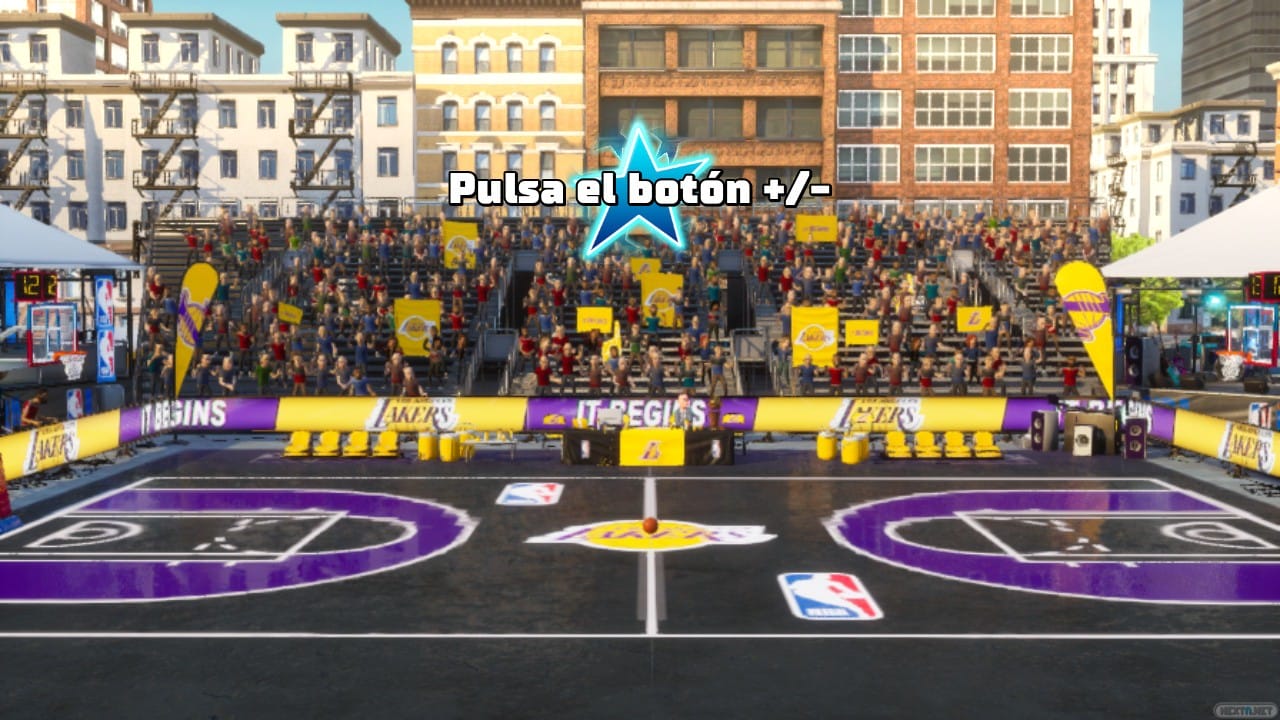
Task: Select the green stage light under the right tent
Action: [1212, 298]
